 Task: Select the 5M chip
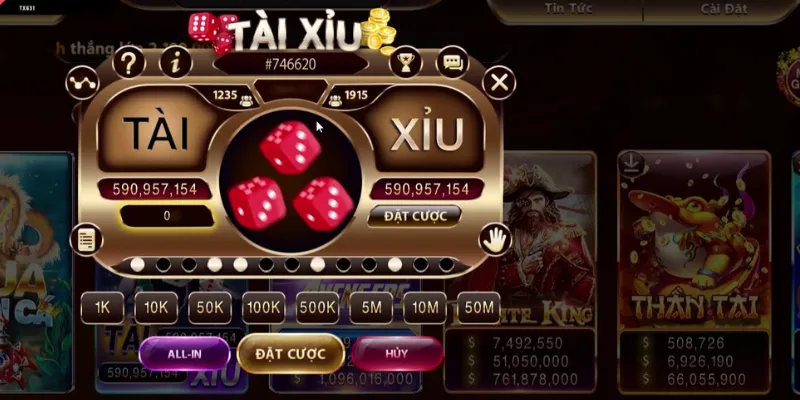tap(371, 308)
